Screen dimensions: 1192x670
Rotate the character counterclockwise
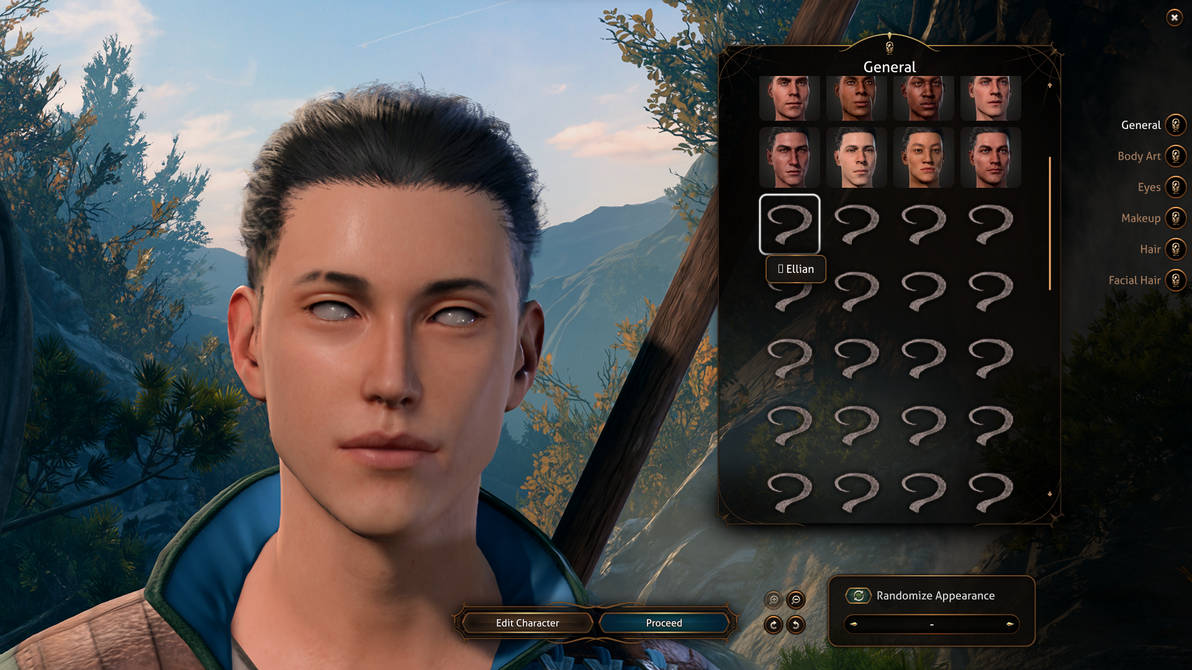(796, 625)
